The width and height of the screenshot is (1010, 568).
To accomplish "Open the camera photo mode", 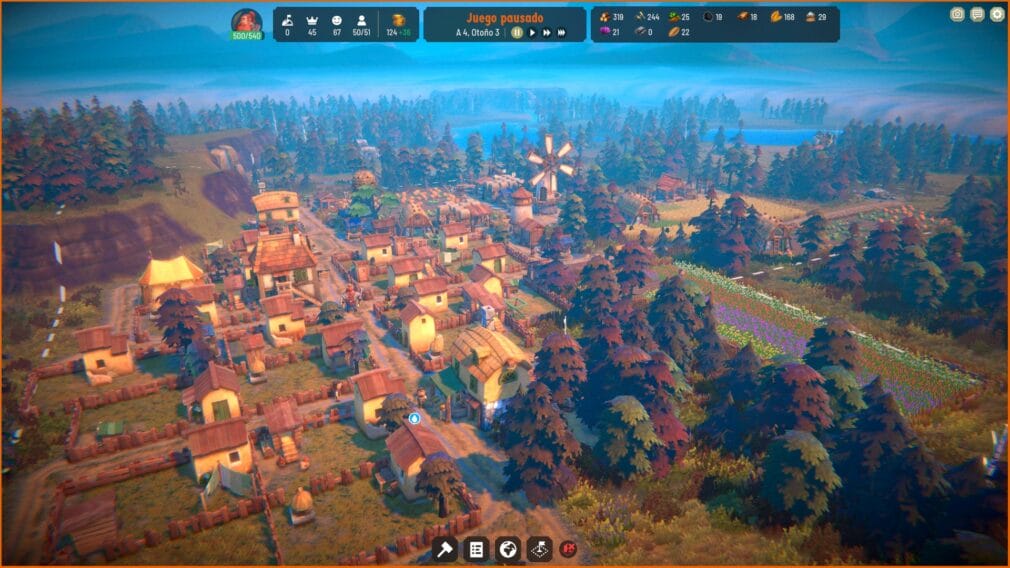I will [x=957, y=14].
